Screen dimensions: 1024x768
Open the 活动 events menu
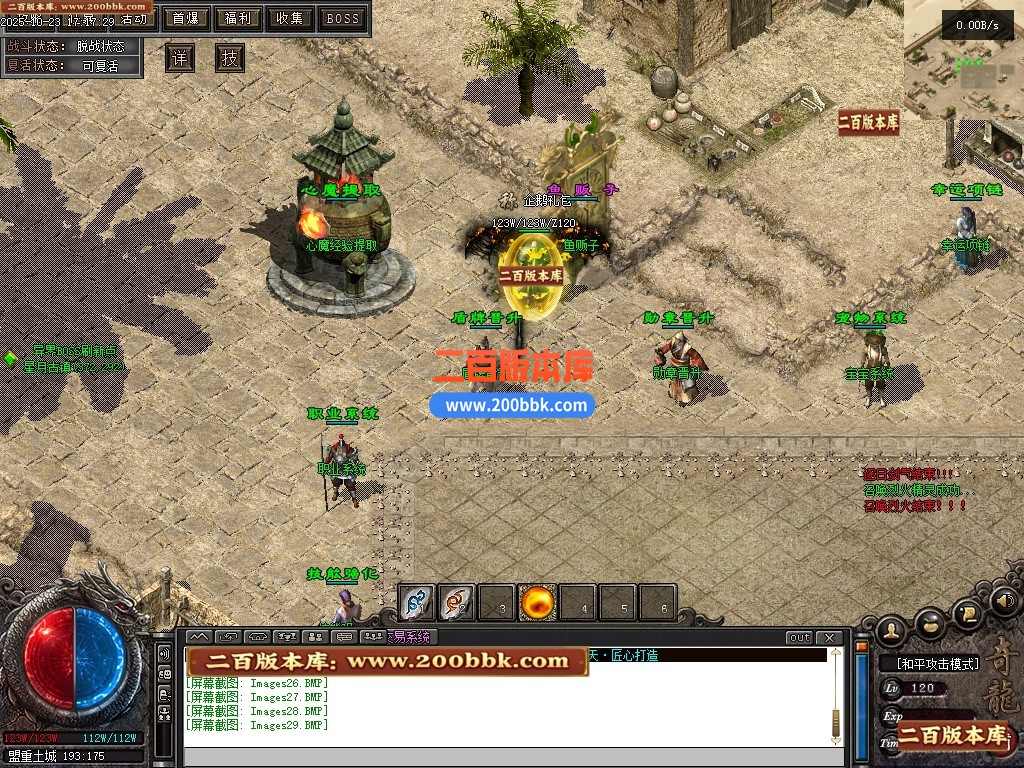coord(132,19)
